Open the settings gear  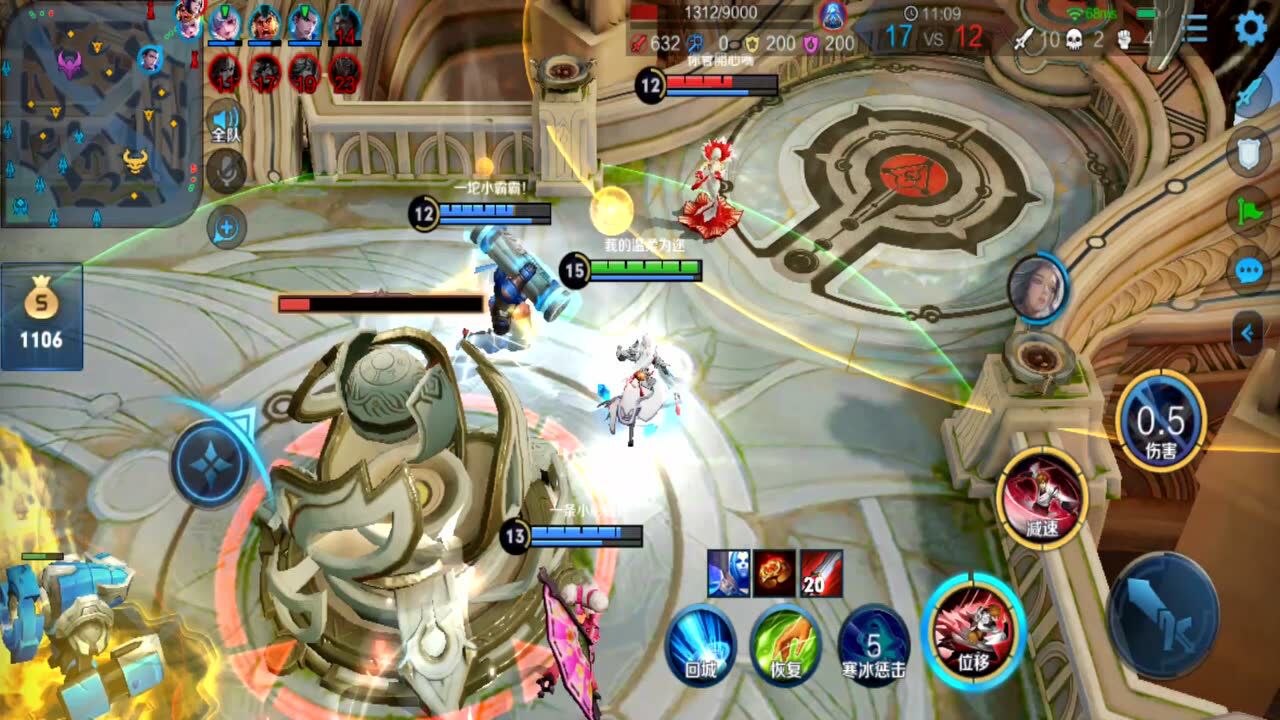click(1251, 28)
